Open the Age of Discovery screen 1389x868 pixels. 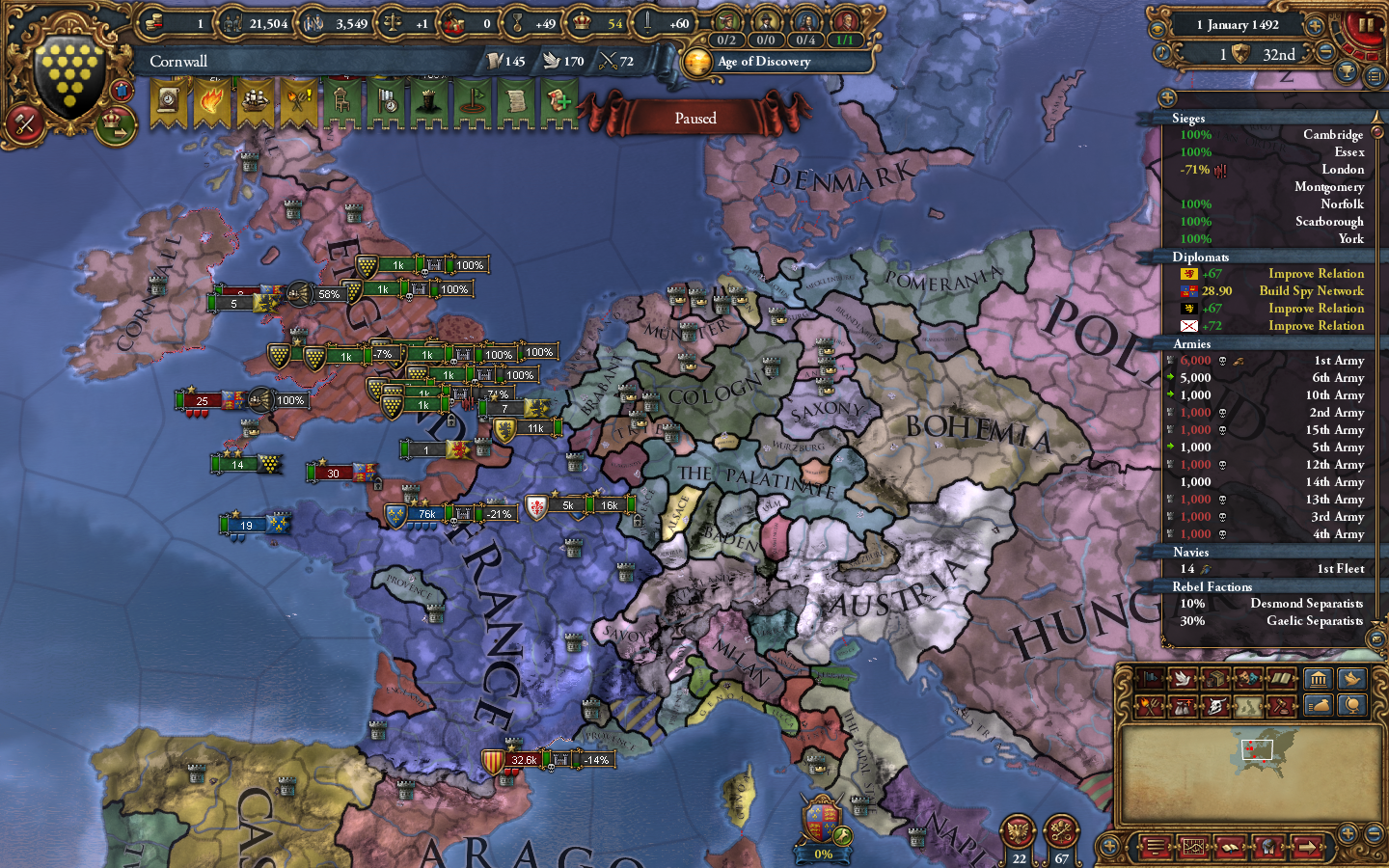point(764,62)
